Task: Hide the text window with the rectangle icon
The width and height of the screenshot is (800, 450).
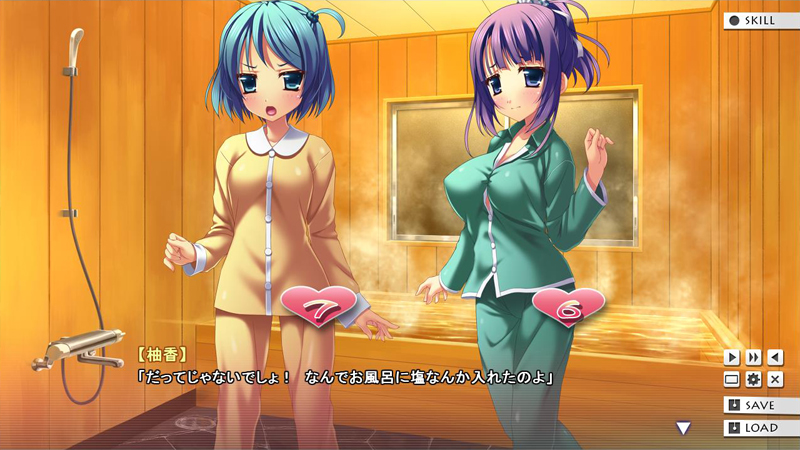Action: [x=732, y=380]
